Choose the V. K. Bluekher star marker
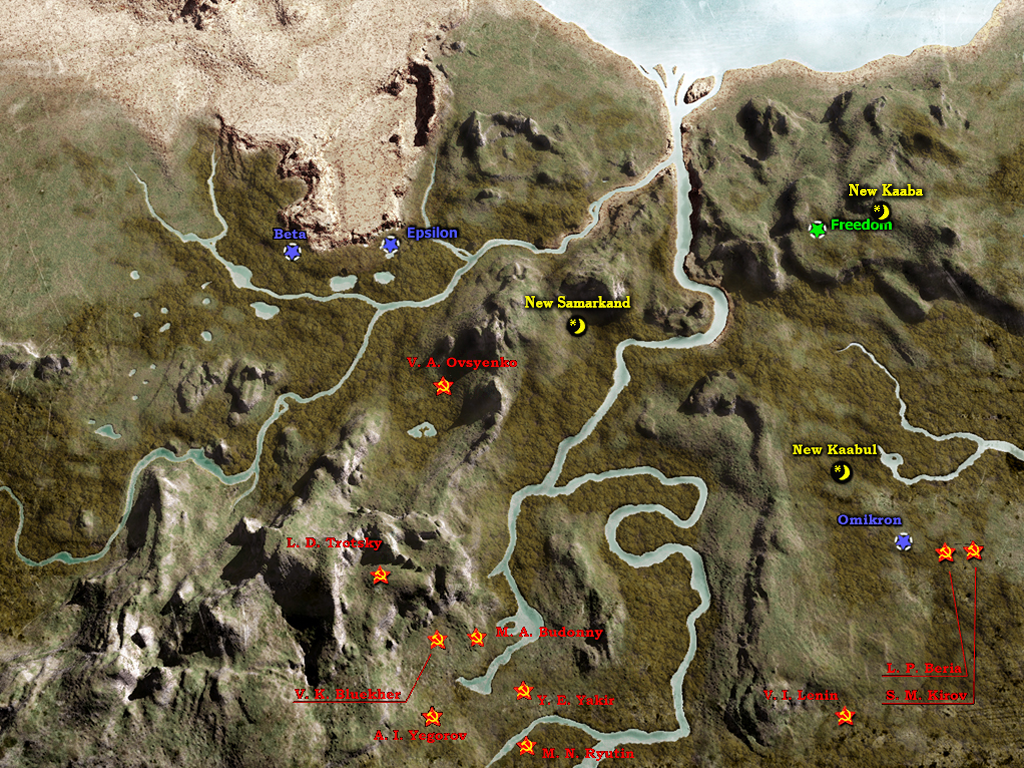The height and width of the screenshot is (768, 1024). (436, 640)
